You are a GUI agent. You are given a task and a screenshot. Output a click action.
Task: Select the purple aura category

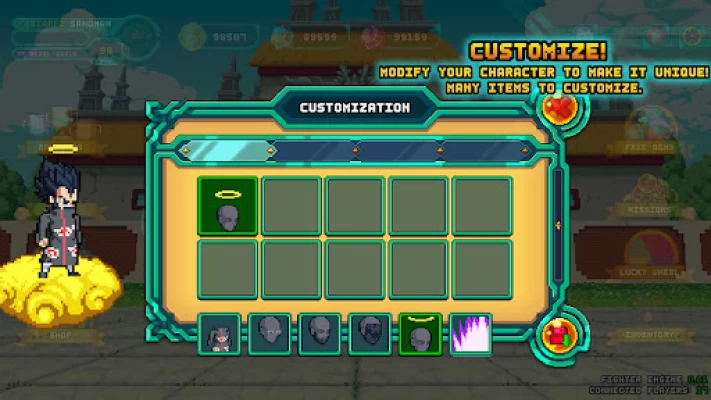(x=470, y=333)
